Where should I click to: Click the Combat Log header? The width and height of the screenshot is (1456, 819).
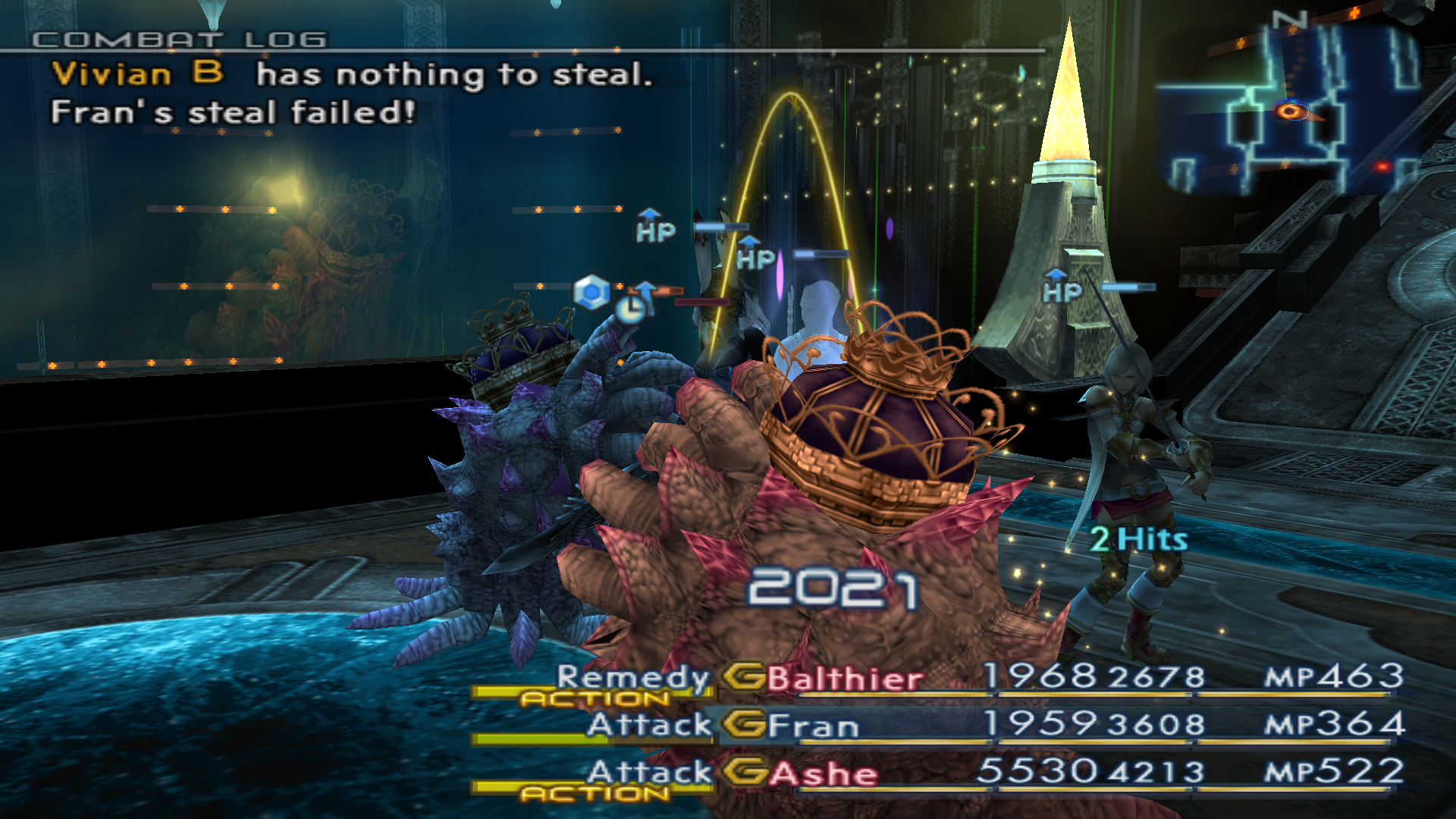coord(180,39)
